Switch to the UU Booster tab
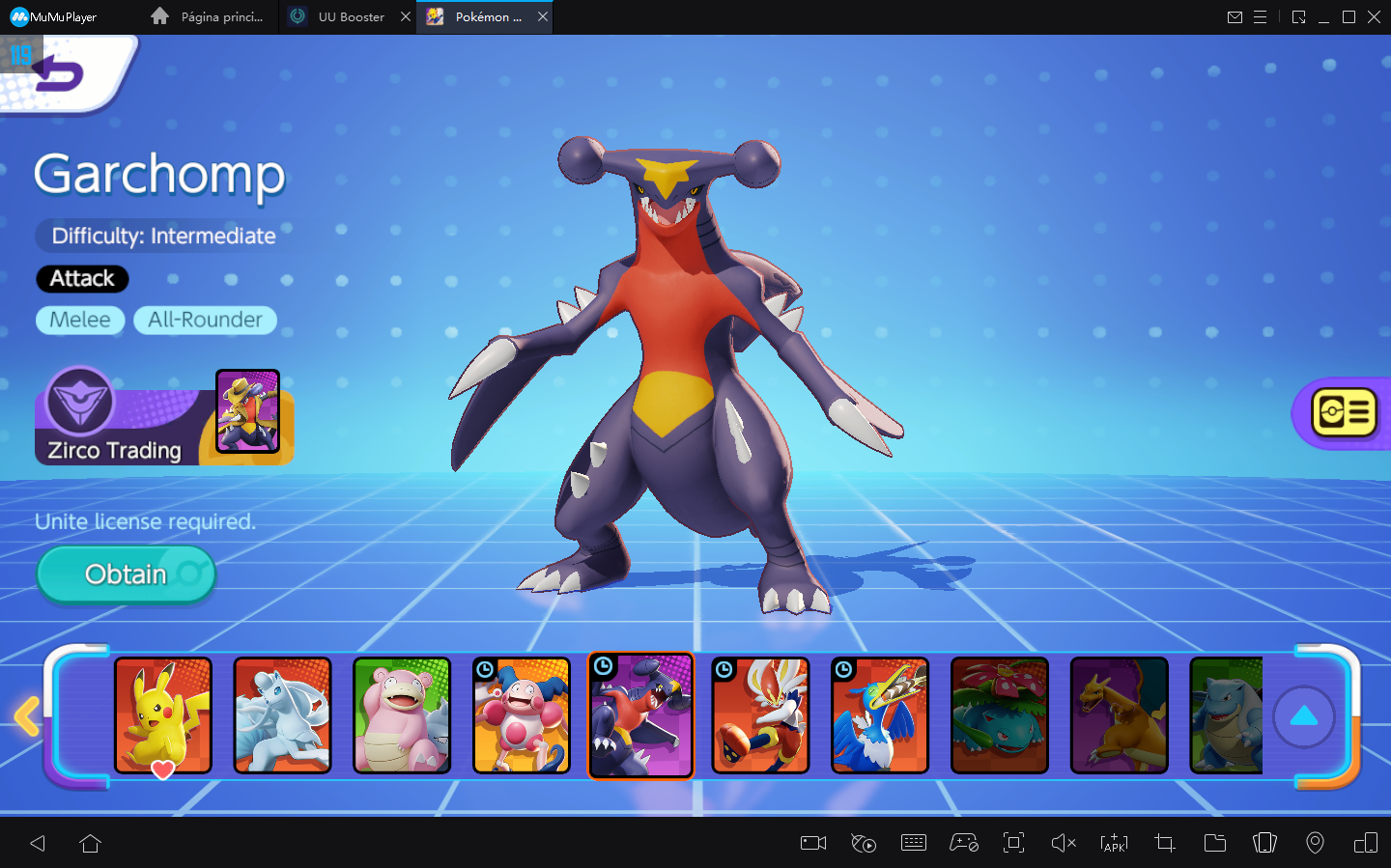Image resolution: width=1391 pixels, height=868 pixels. point(351,16)
